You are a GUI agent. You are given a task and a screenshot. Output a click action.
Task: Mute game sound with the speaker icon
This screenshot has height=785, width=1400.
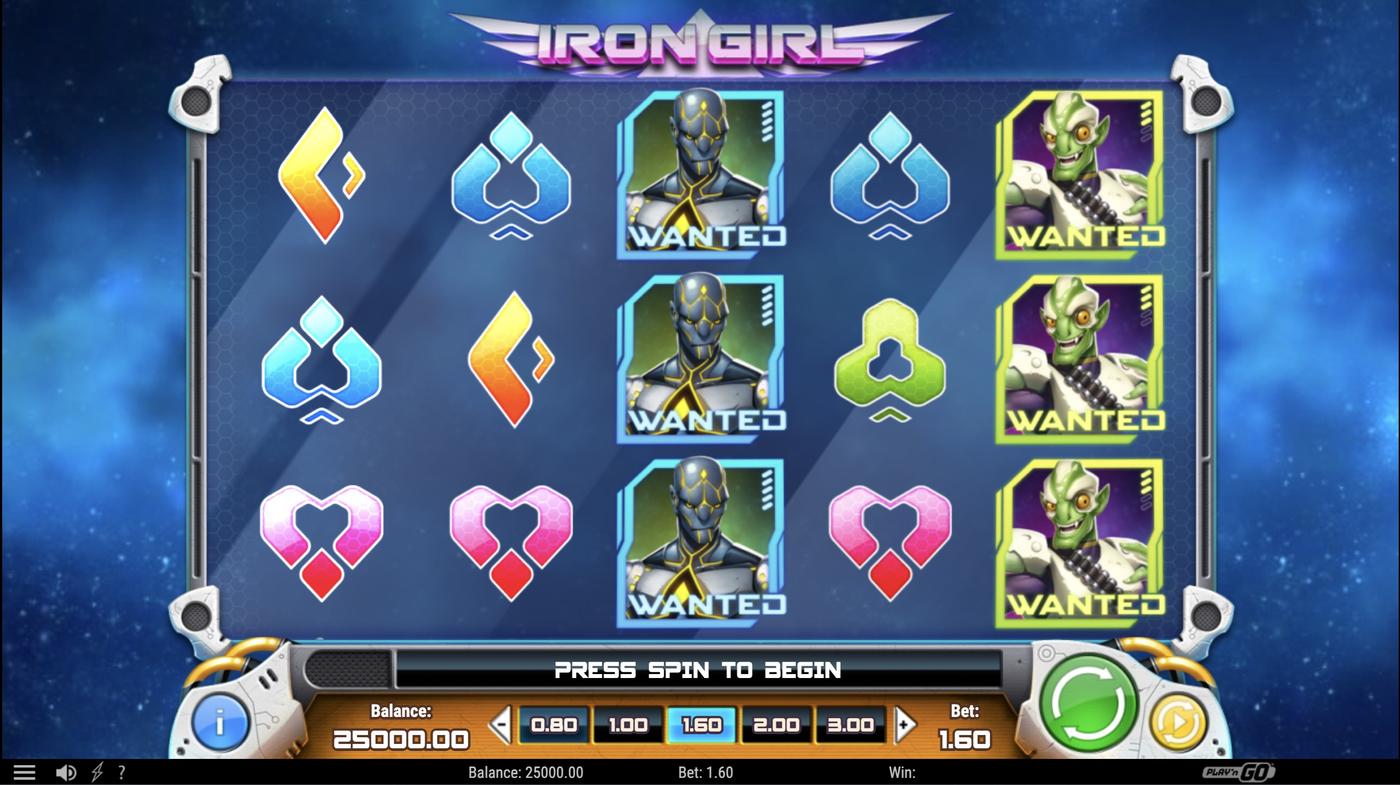65,771
